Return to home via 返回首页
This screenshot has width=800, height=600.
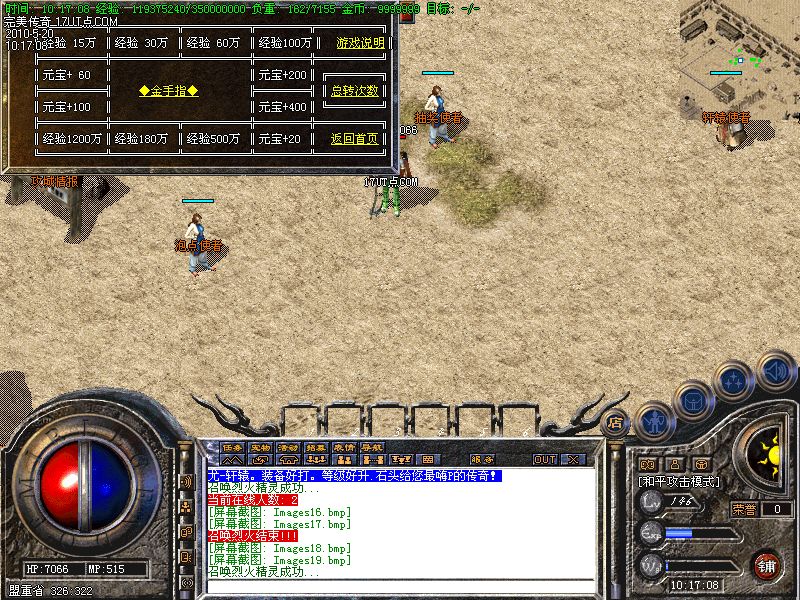pos(355,139)
